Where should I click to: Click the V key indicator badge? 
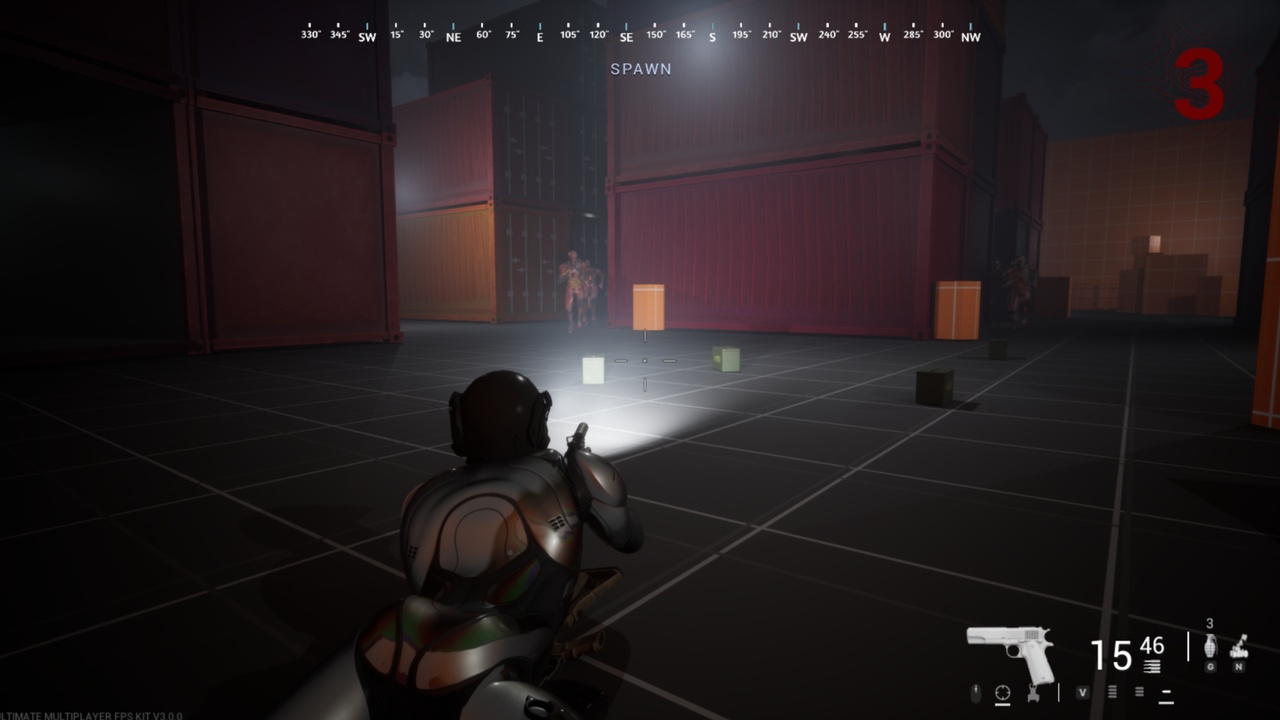(1082, 691)
